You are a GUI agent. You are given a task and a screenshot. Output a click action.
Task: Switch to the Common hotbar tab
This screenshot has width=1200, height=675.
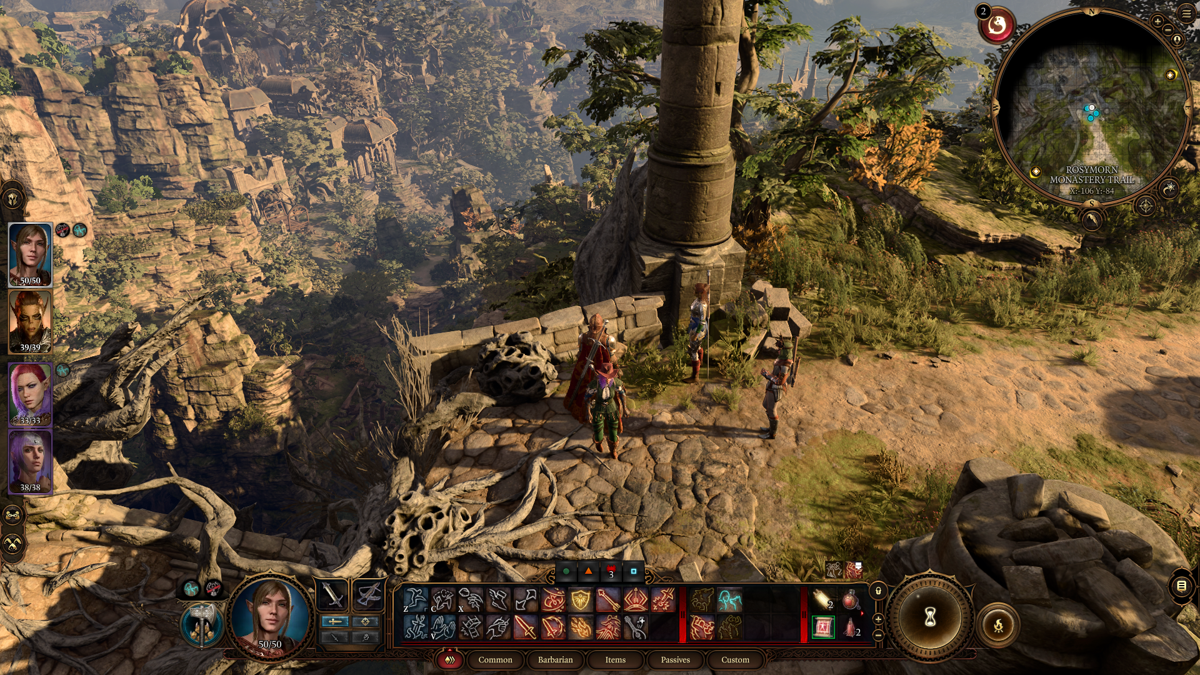pos(495,660)
